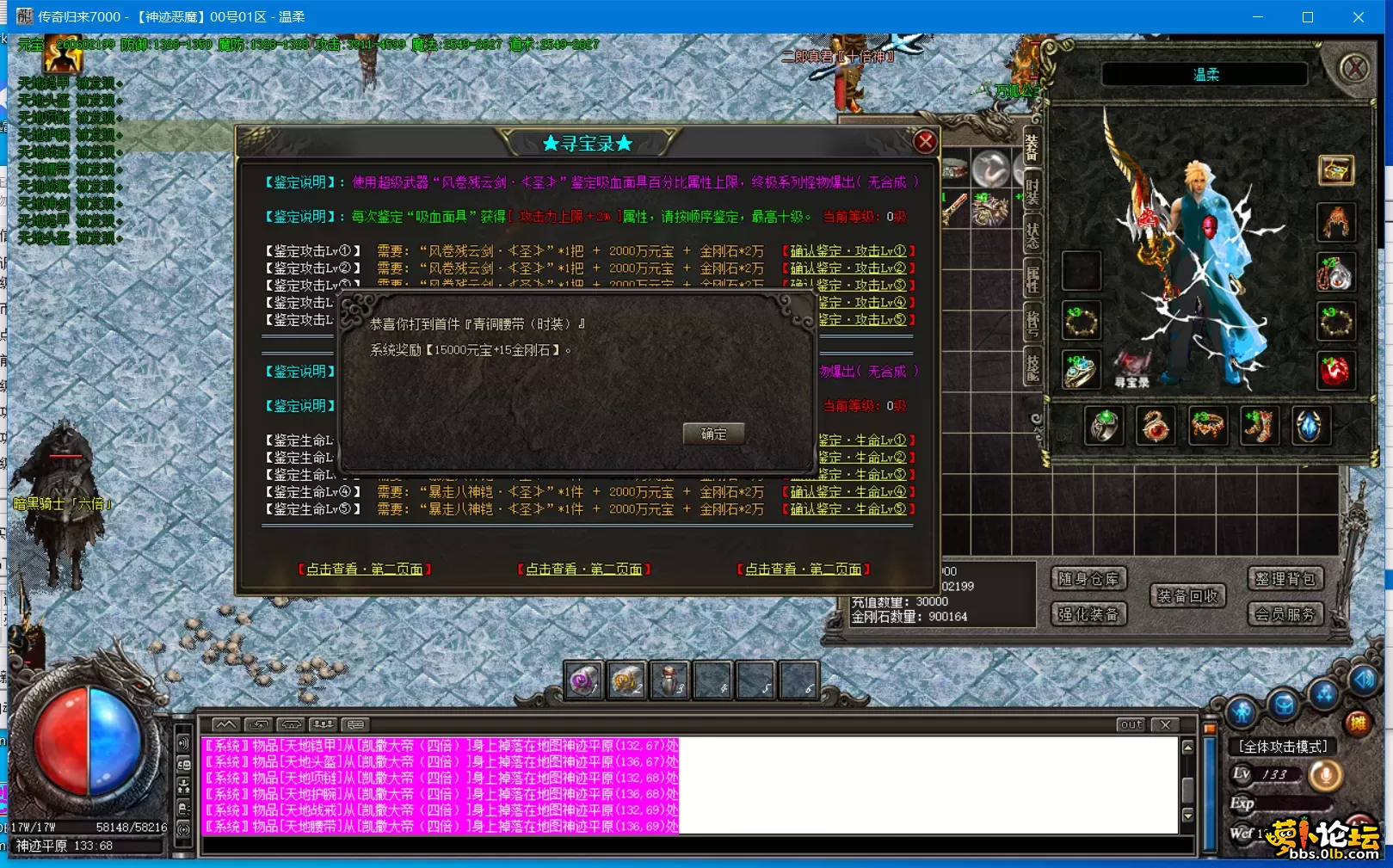
Task: Open the 全体攻击模式 attack mode selector
Action: coord(1283,747)
